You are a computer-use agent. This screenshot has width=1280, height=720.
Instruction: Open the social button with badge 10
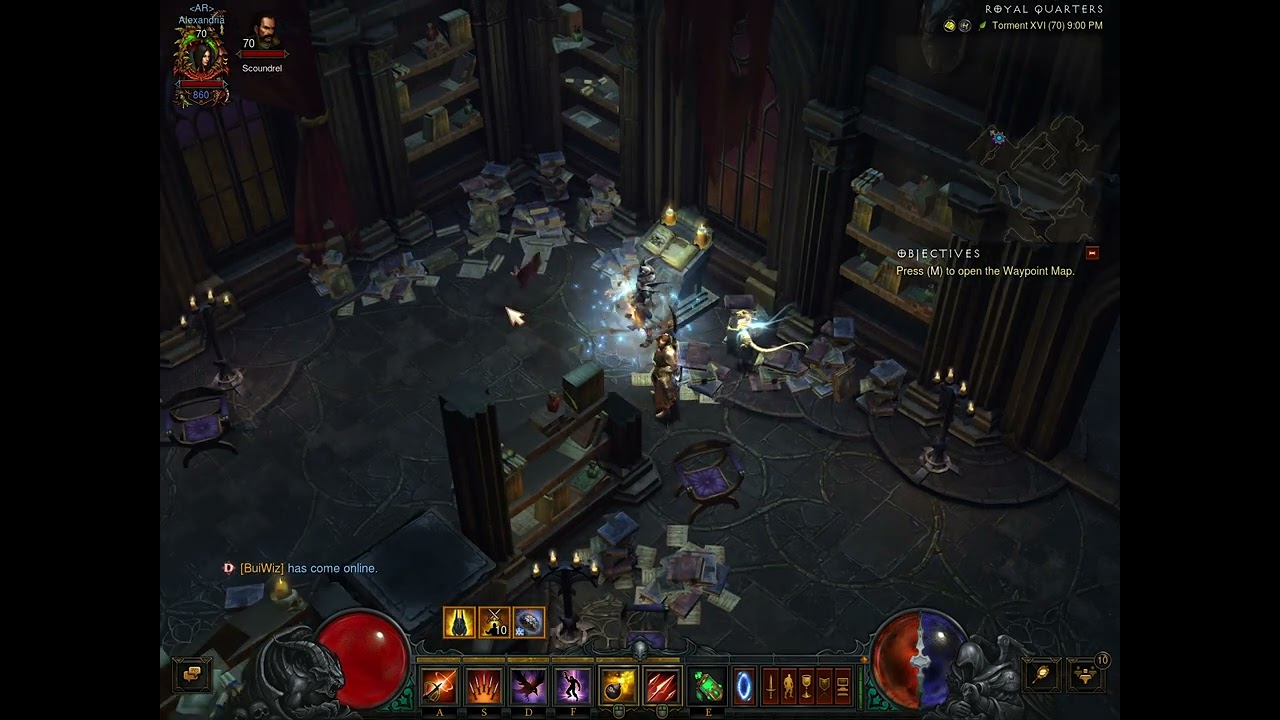(x=1086, y=675)
